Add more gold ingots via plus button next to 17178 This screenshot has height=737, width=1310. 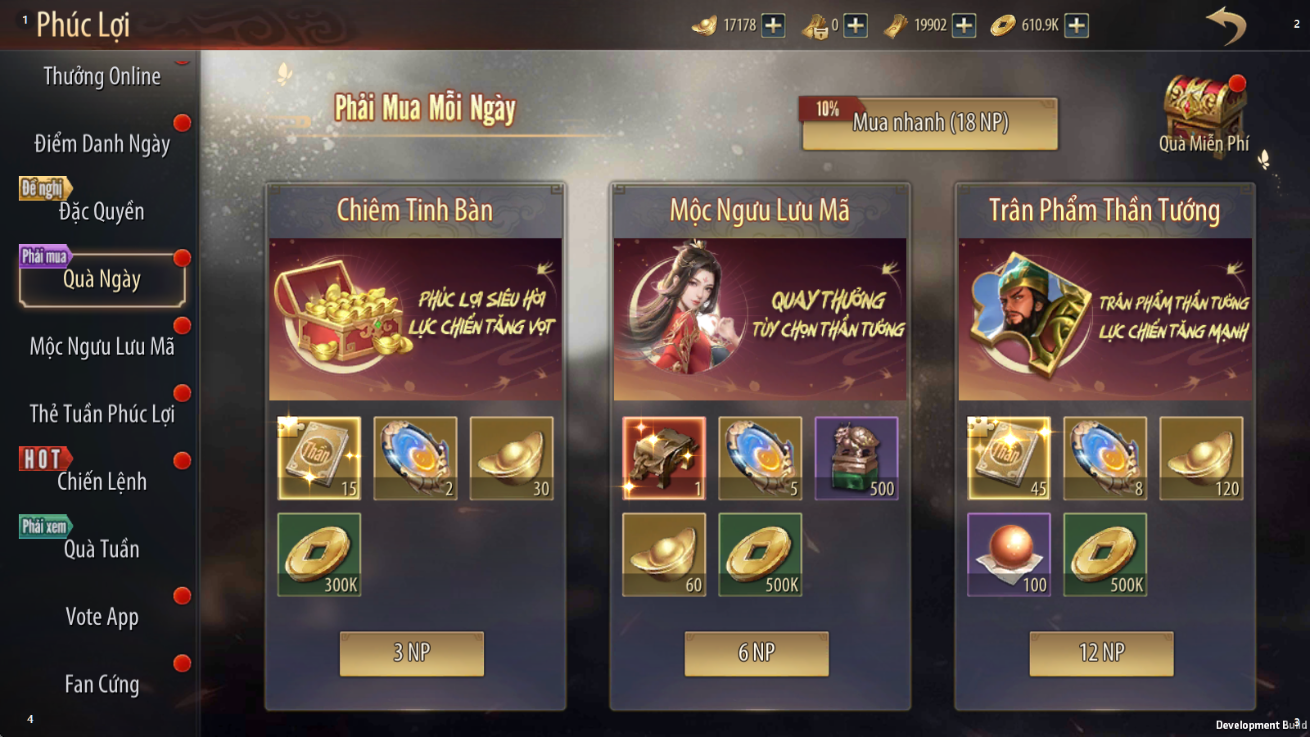773,25
